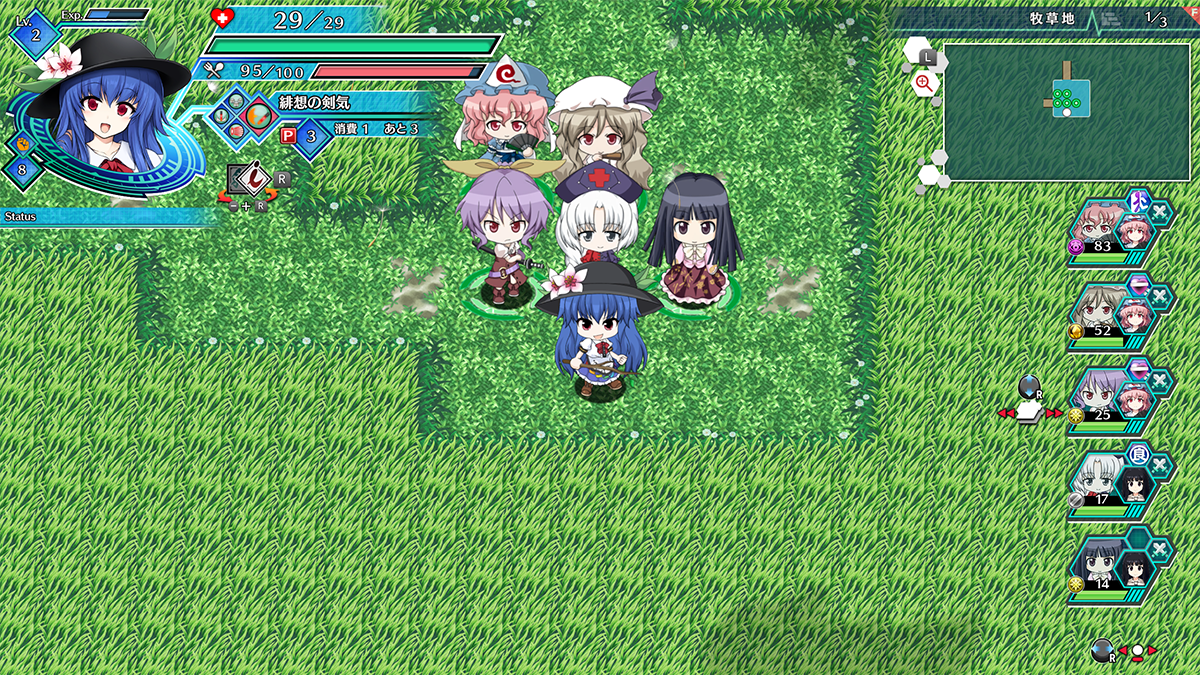Click the minimap zoom-in magnifier
Image resolution: width=1200 pixels, height=675 pixels.
tap(924, 84)
